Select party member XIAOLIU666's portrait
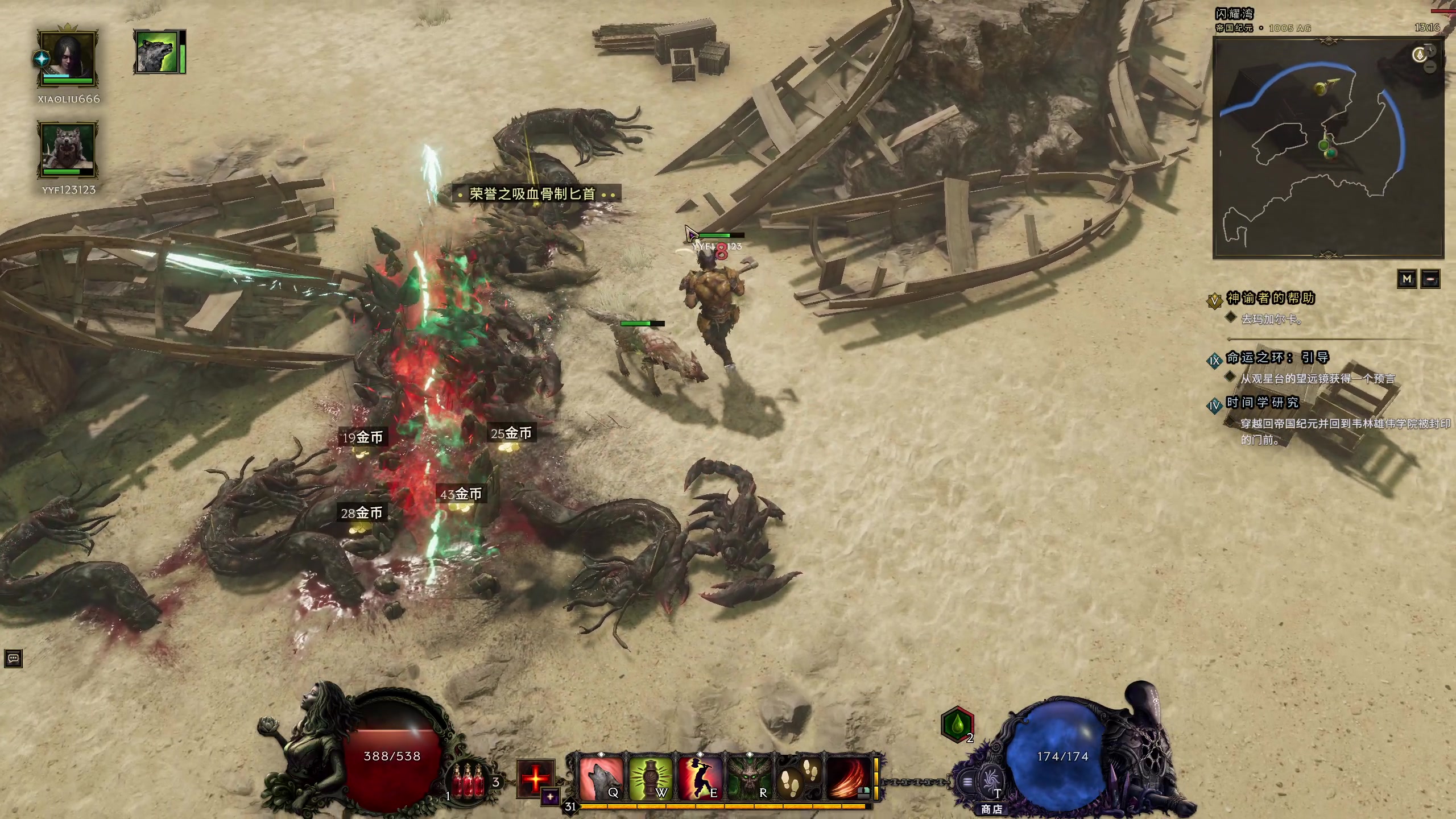The height and width of the screenshot is (819, 1456). tap(68, 59)
